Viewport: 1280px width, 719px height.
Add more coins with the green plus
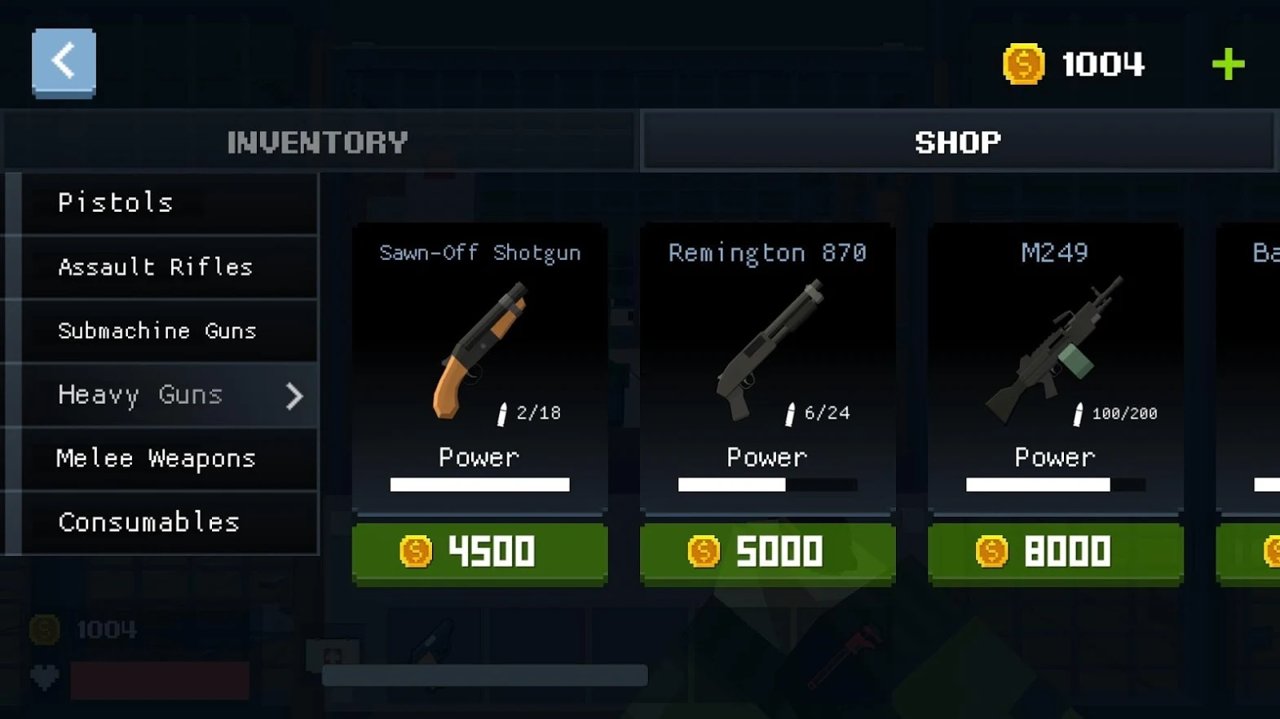1227,65
